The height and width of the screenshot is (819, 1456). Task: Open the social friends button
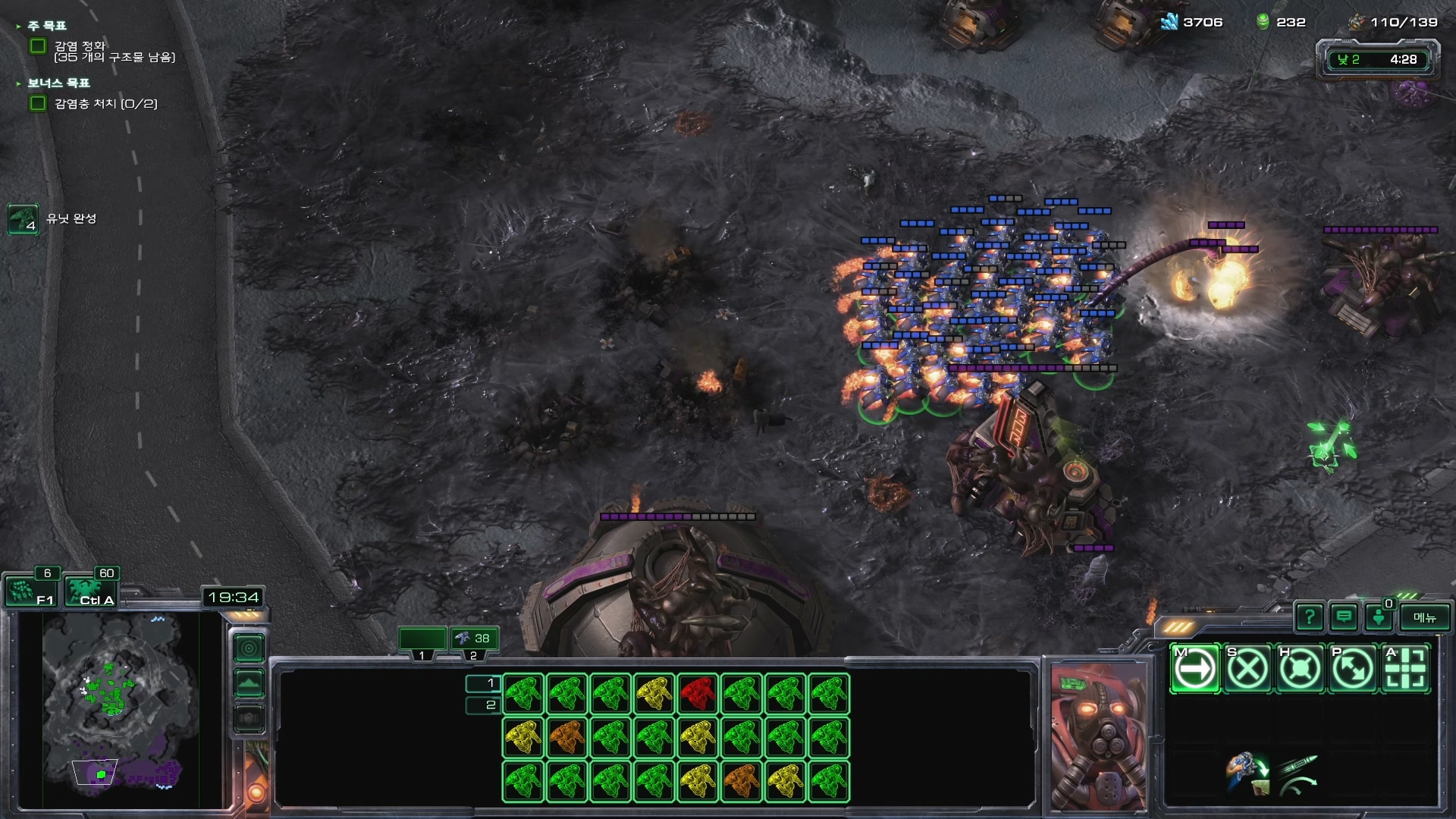(1379, 617)
